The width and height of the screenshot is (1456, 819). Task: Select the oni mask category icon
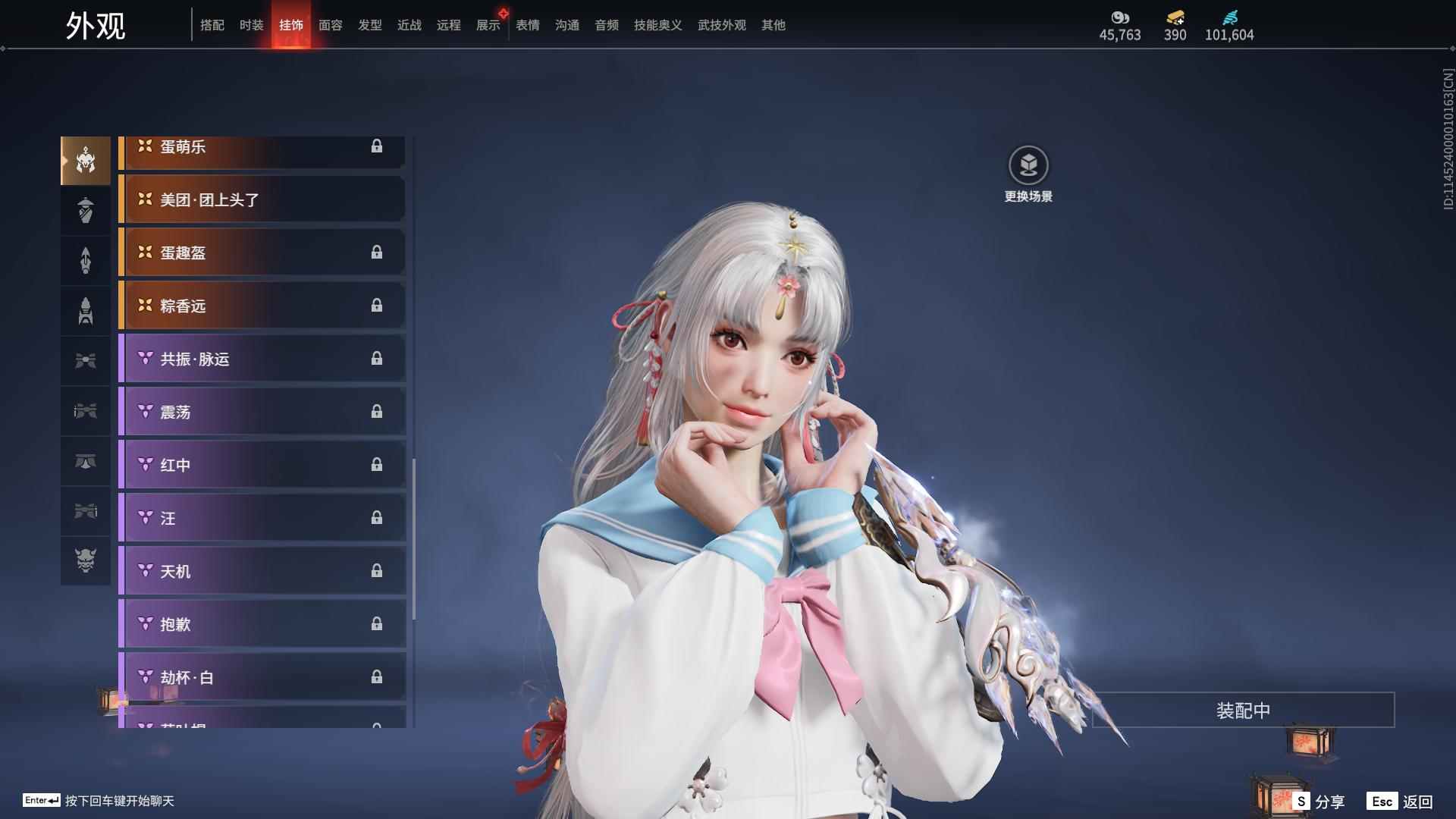pyautogui.click(x=86, y=560)
